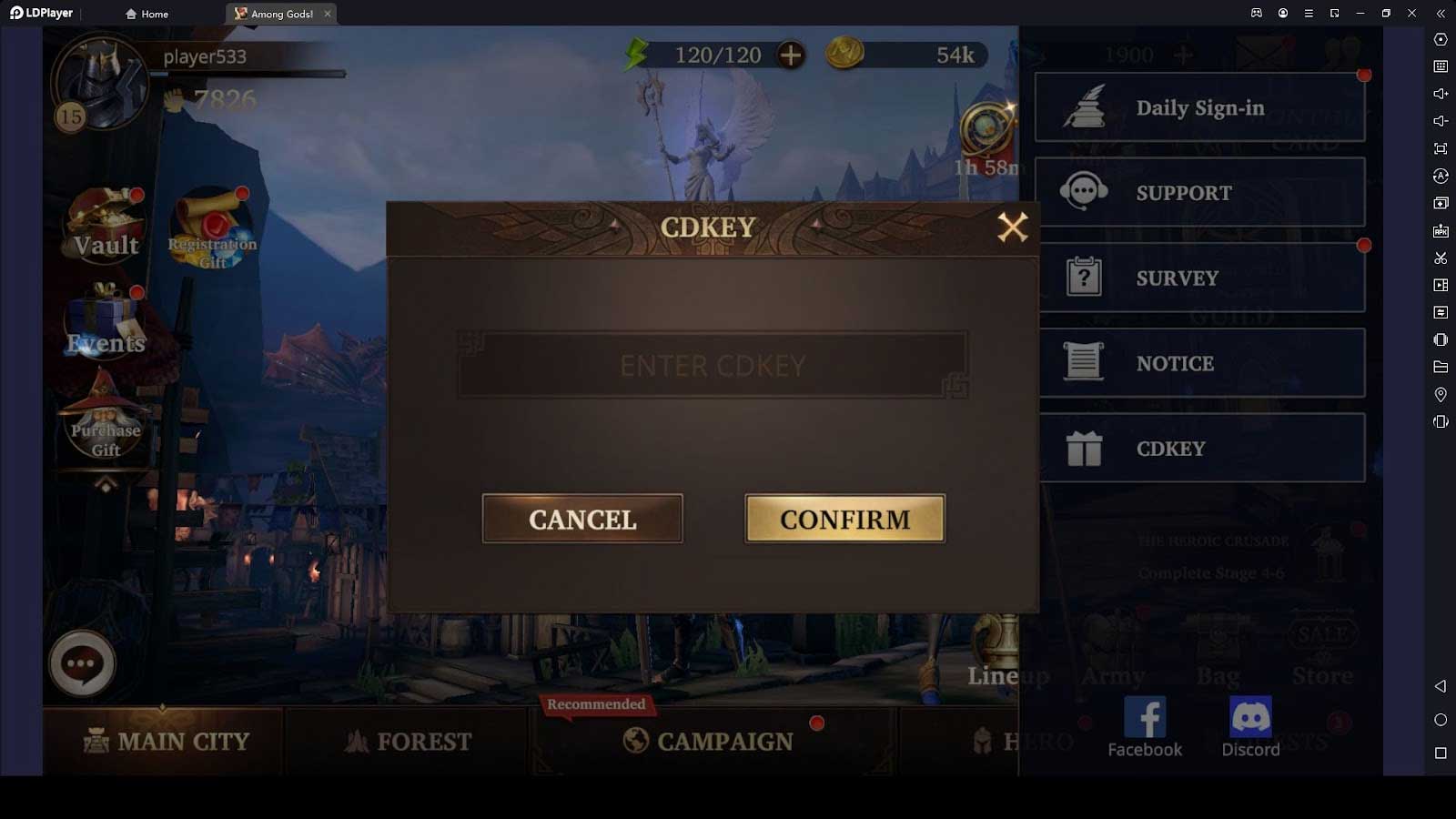Switch to the Among Gods! tab
Image resolution: width=1456 pixels, height=819 pixels.
[276, 14]
